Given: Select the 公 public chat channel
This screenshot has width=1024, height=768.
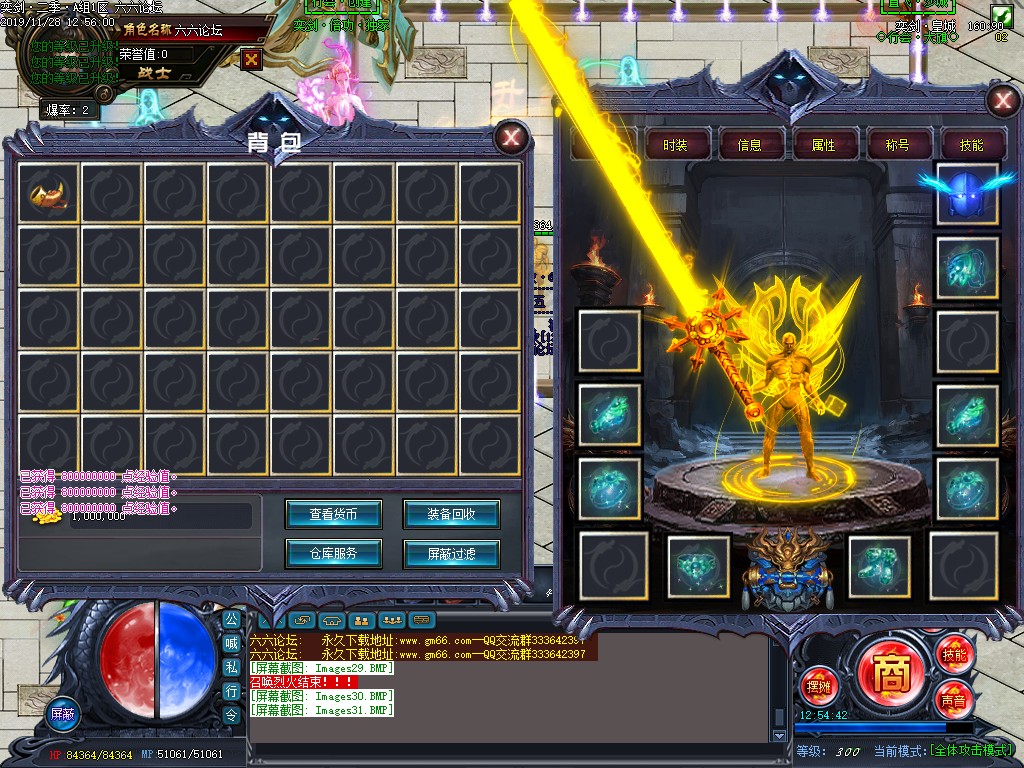Looking at the screenshot, I should coord(231,620).
